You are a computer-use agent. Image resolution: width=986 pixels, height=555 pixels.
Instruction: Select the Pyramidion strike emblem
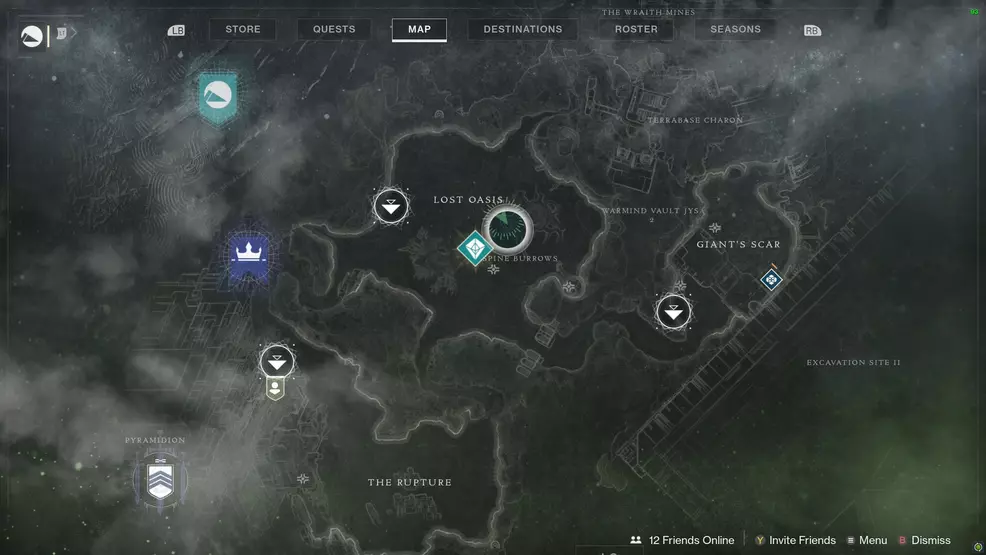tap(159, 479)
